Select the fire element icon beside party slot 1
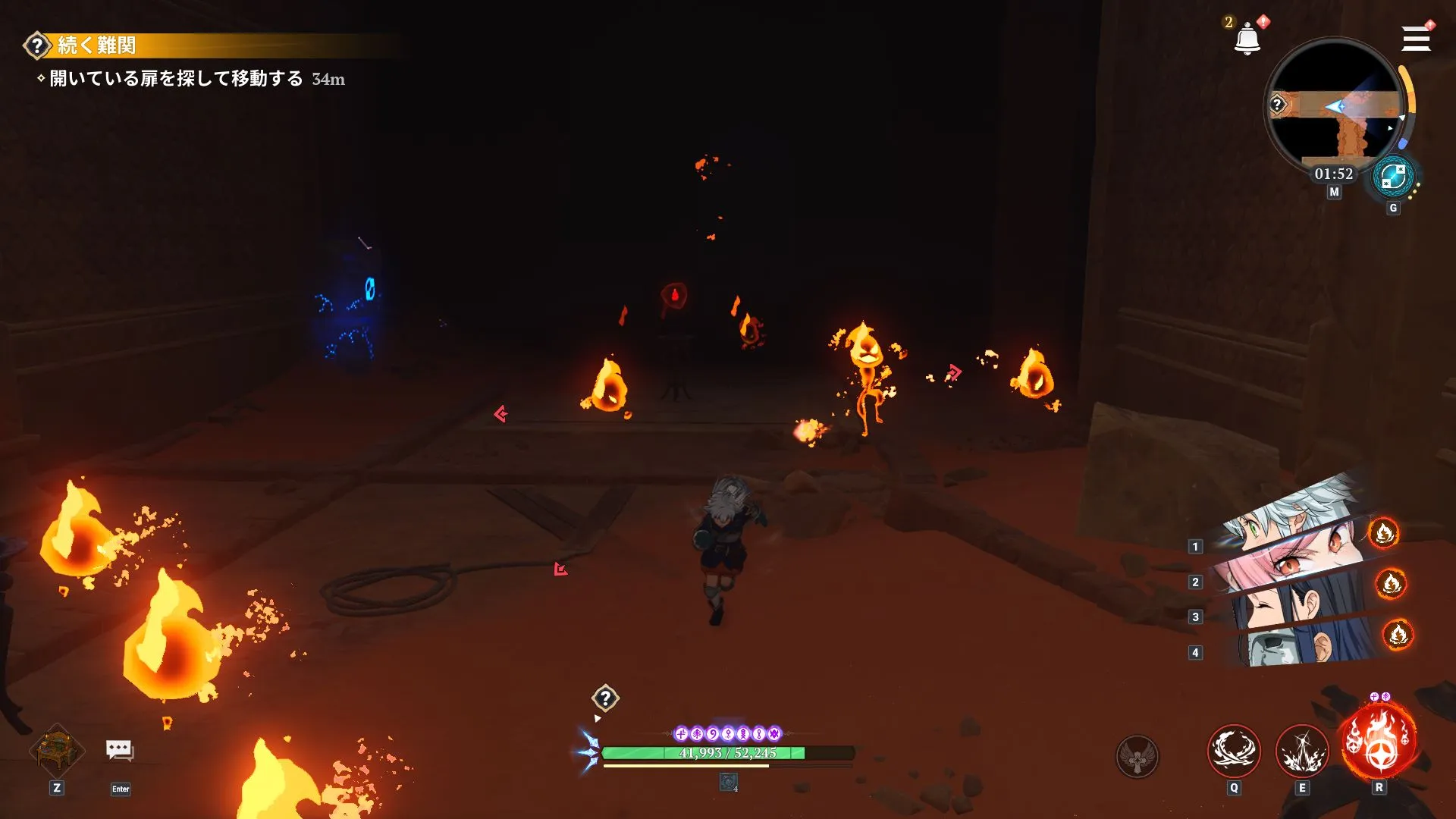 pyautogui.click(x=1385, y=533)
